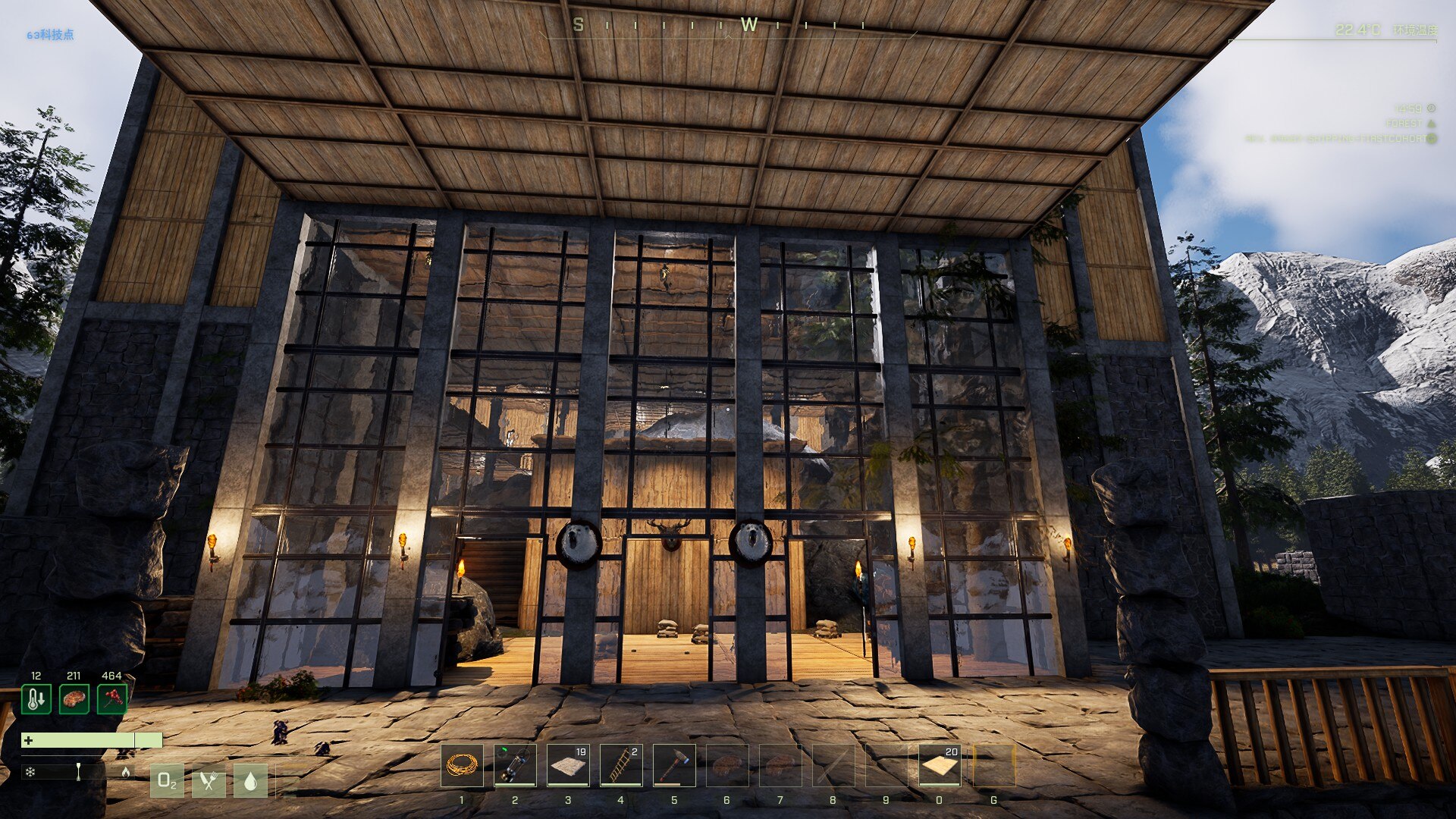The image size is (1456, 819).
Task: Click the berries buff showing 464
Action: pos(112,698)
